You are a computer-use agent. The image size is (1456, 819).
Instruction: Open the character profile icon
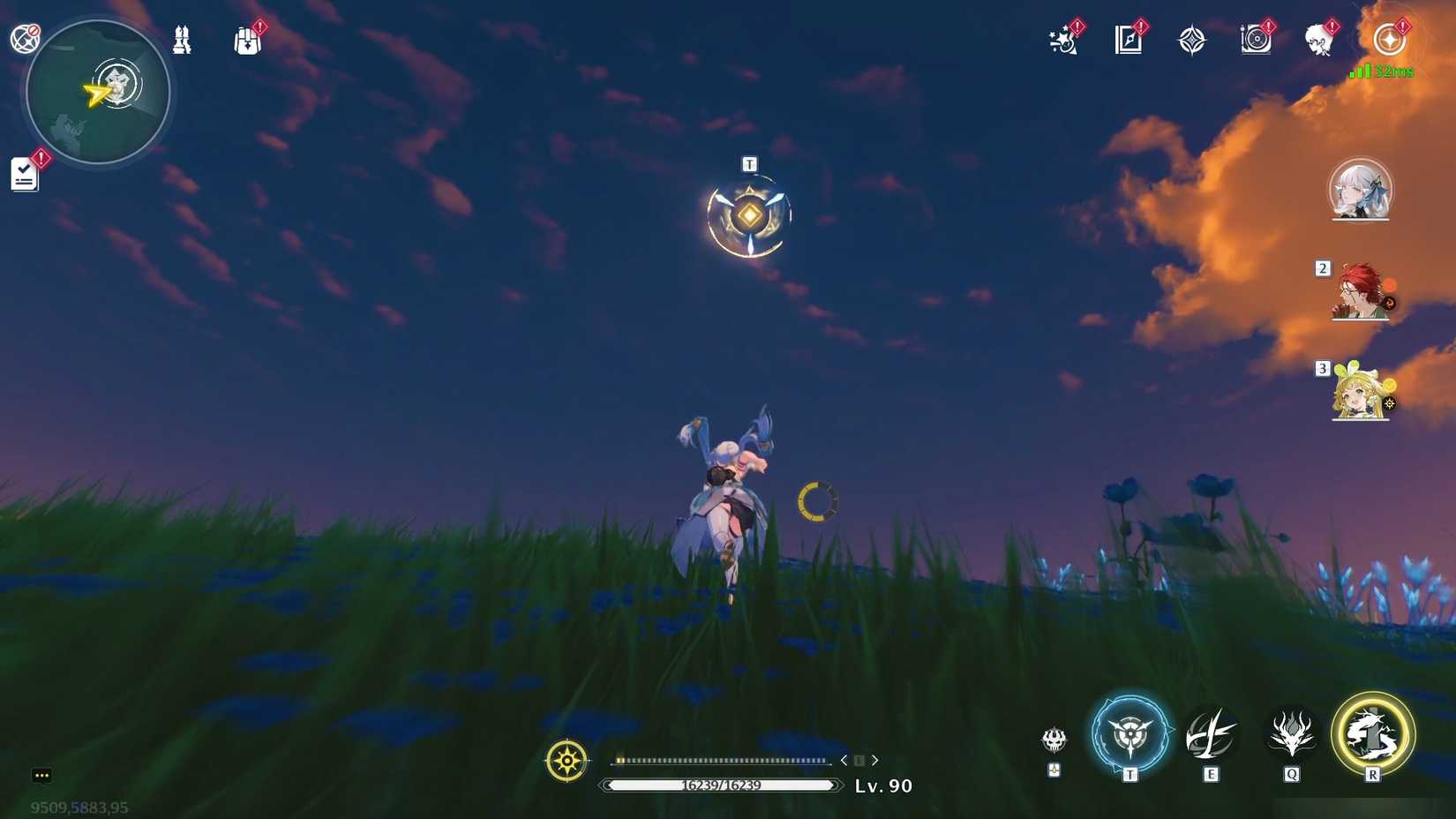[1319, 40]
